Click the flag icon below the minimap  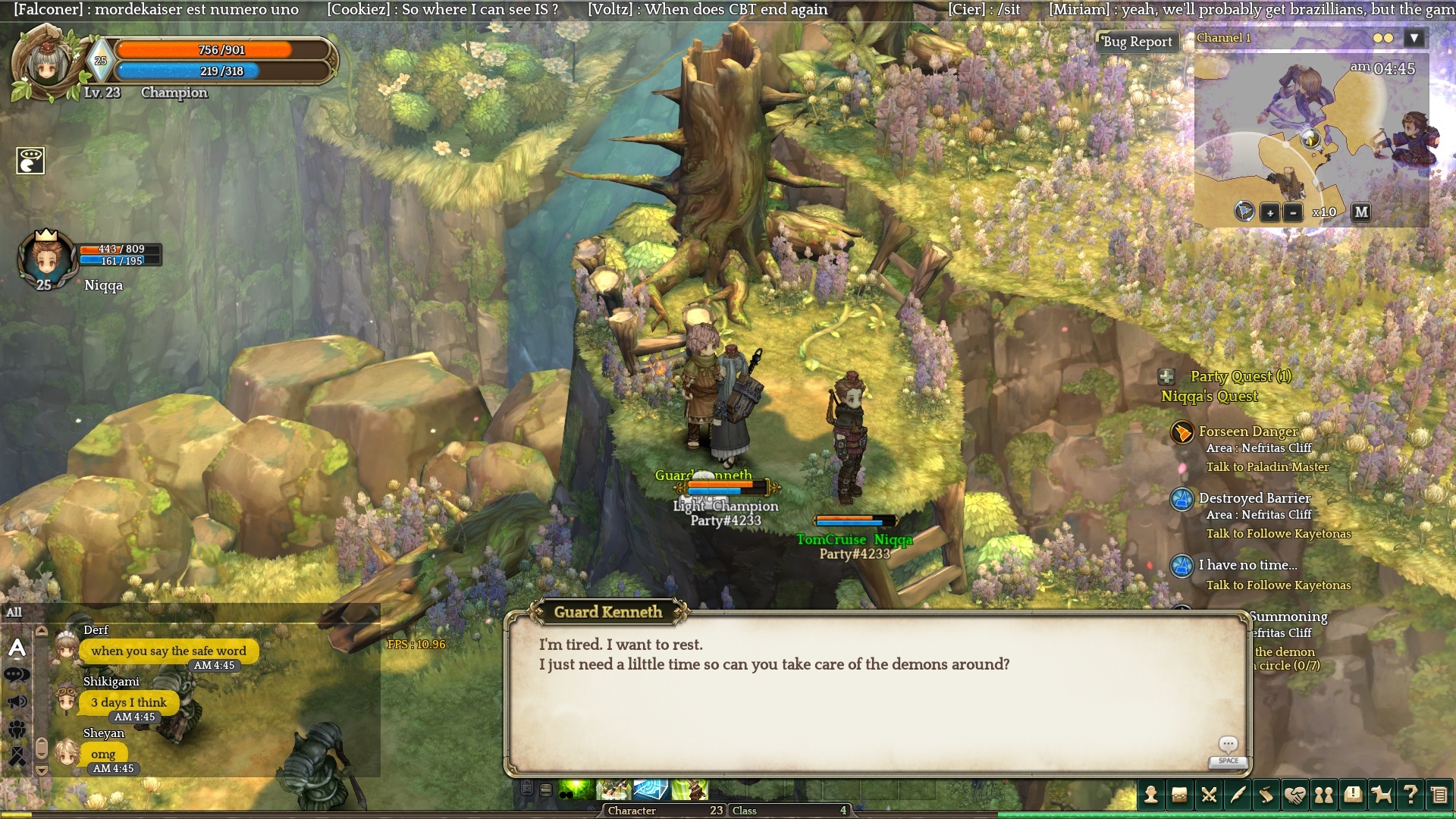point(1244,212)
